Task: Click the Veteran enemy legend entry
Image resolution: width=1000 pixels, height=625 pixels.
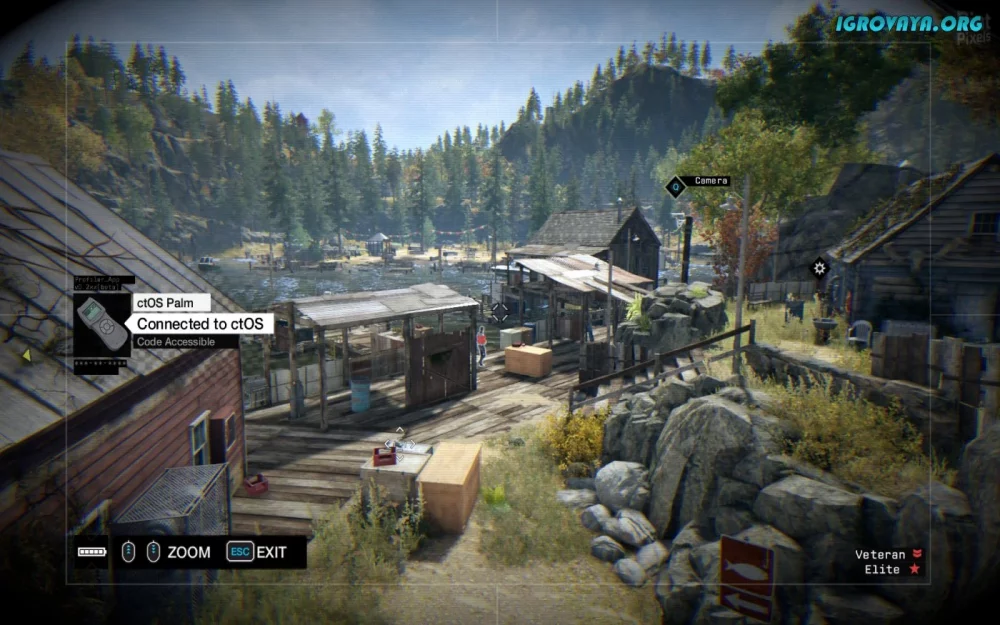Action: tap(887, 554)
